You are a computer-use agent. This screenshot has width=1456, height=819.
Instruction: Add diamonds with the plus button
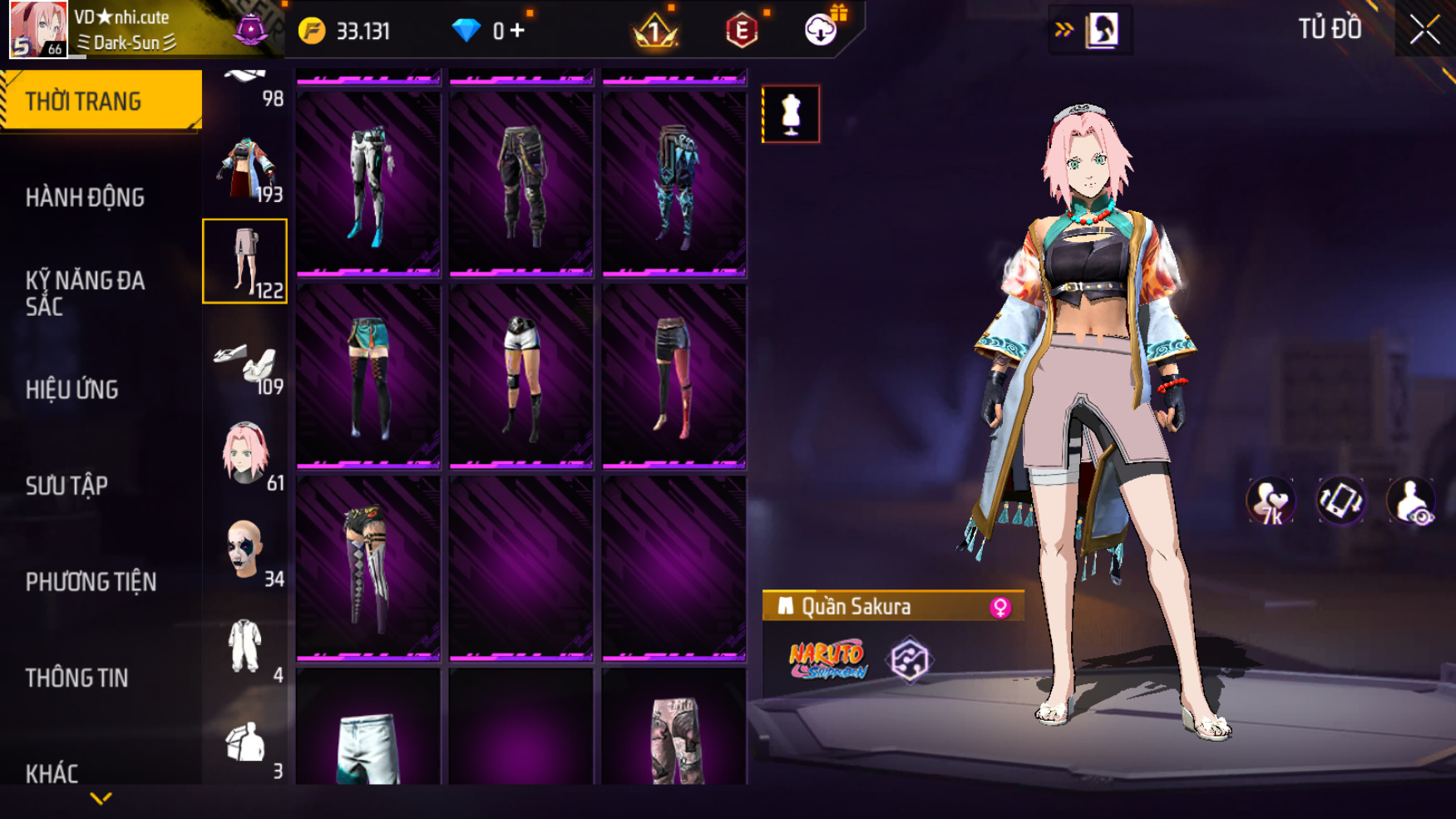[x=518, y=31]
